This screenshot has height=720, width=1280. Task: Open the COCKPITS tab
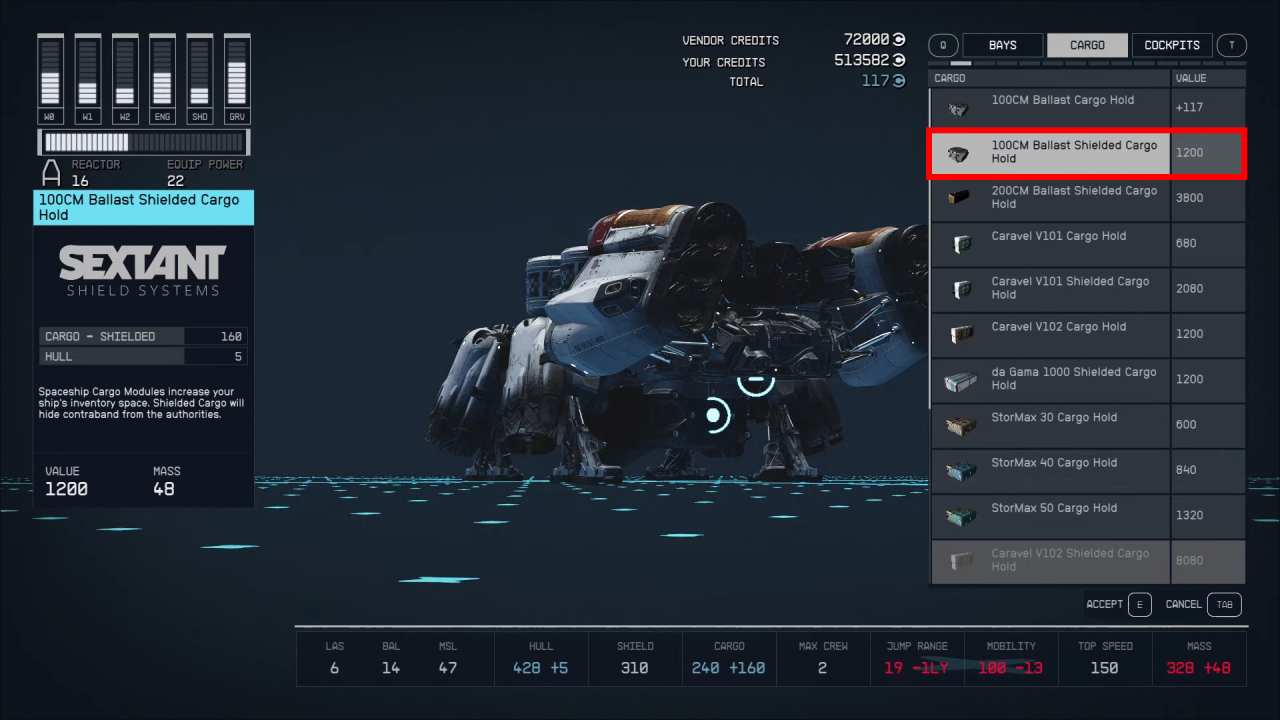click(1171, 45)
